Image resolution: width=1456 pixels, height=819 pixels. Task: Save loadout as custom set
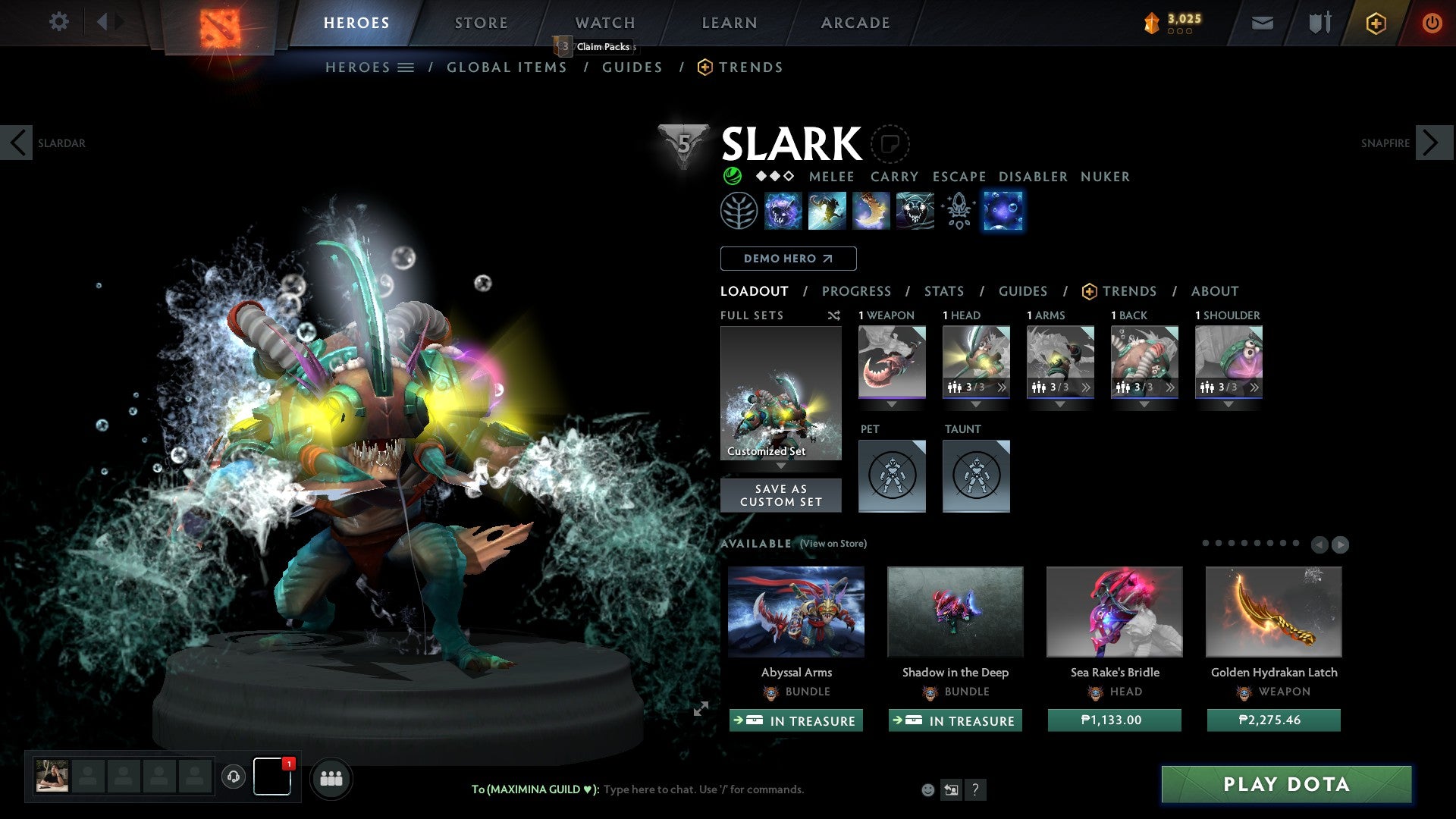[x=780, y=495]
